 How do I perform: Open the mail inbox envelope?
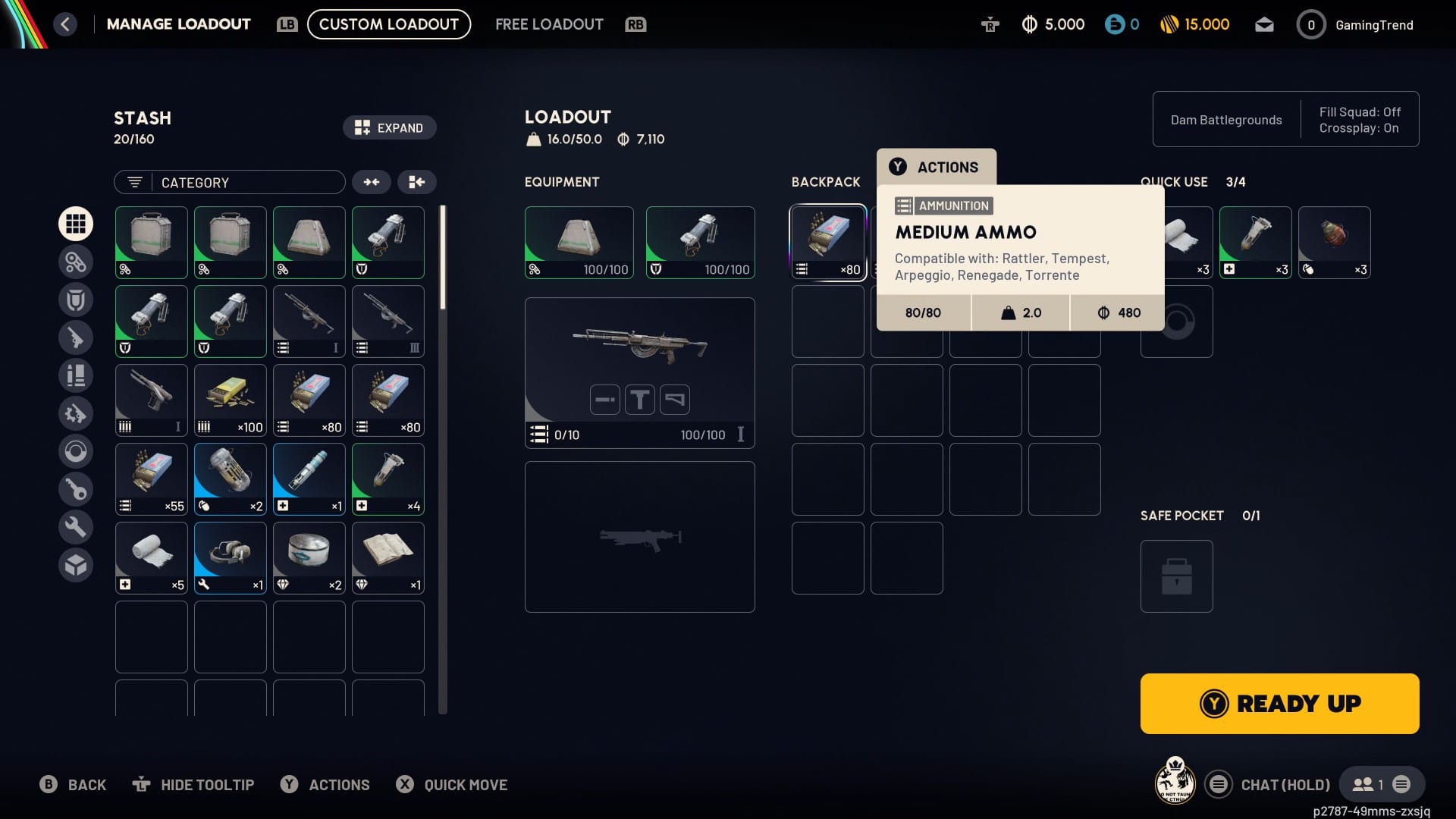click(x=1263, y=25)
